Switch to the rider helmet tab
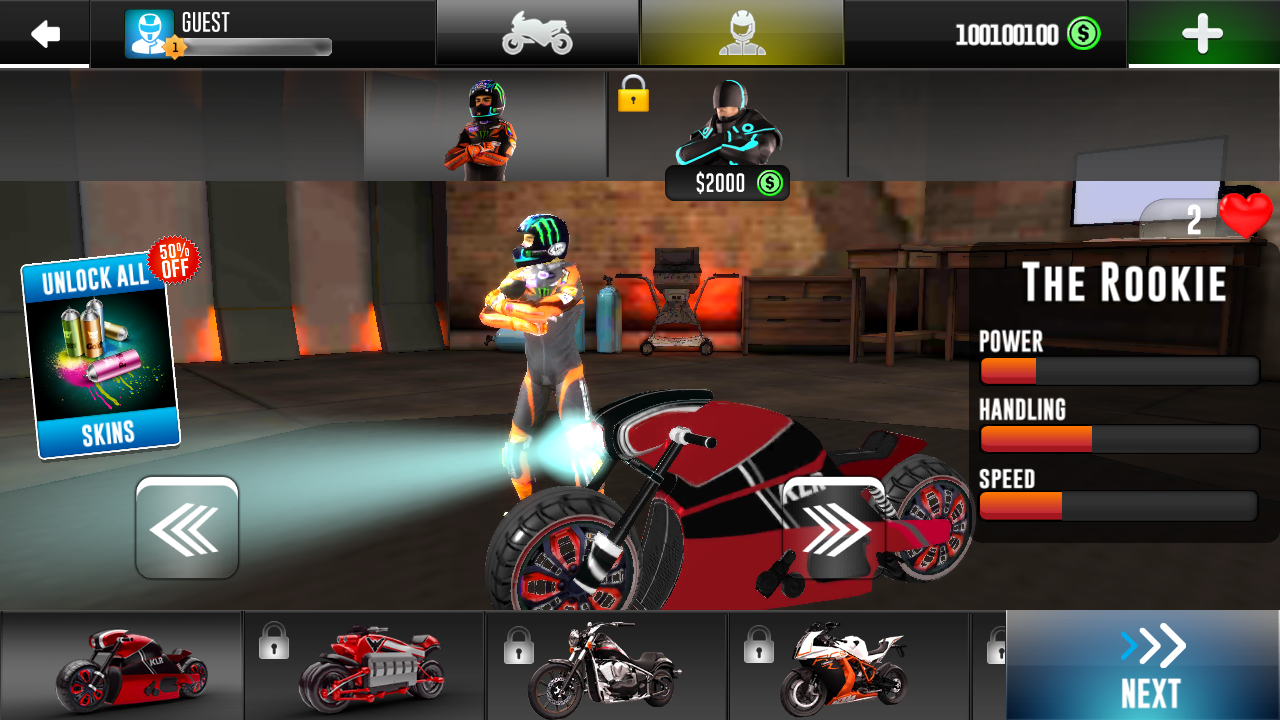 [742, 34]
